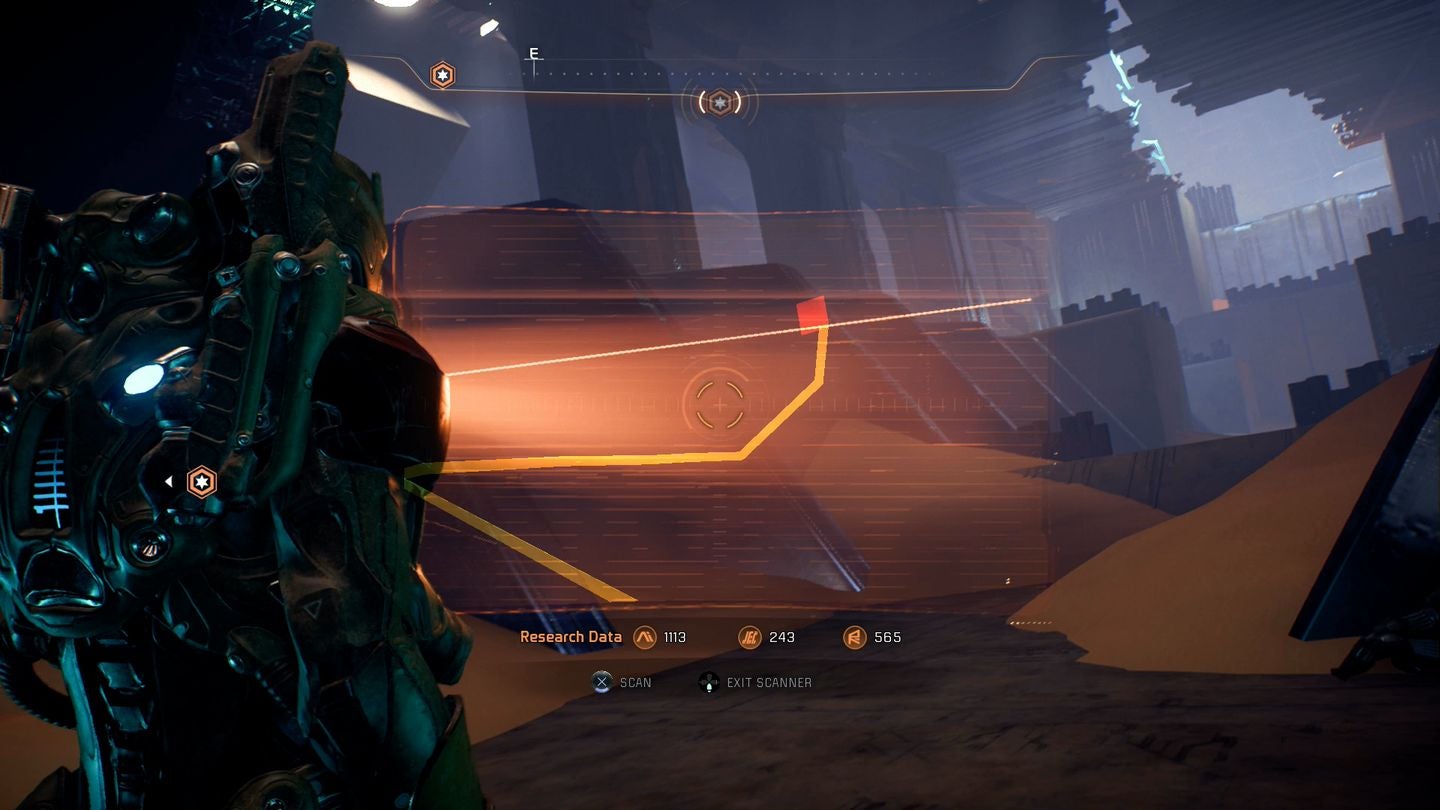Select the hexagonal objective marker near the character's shoulder
The width and height of the screenshot is (1440, 810).
coord(201,481)
